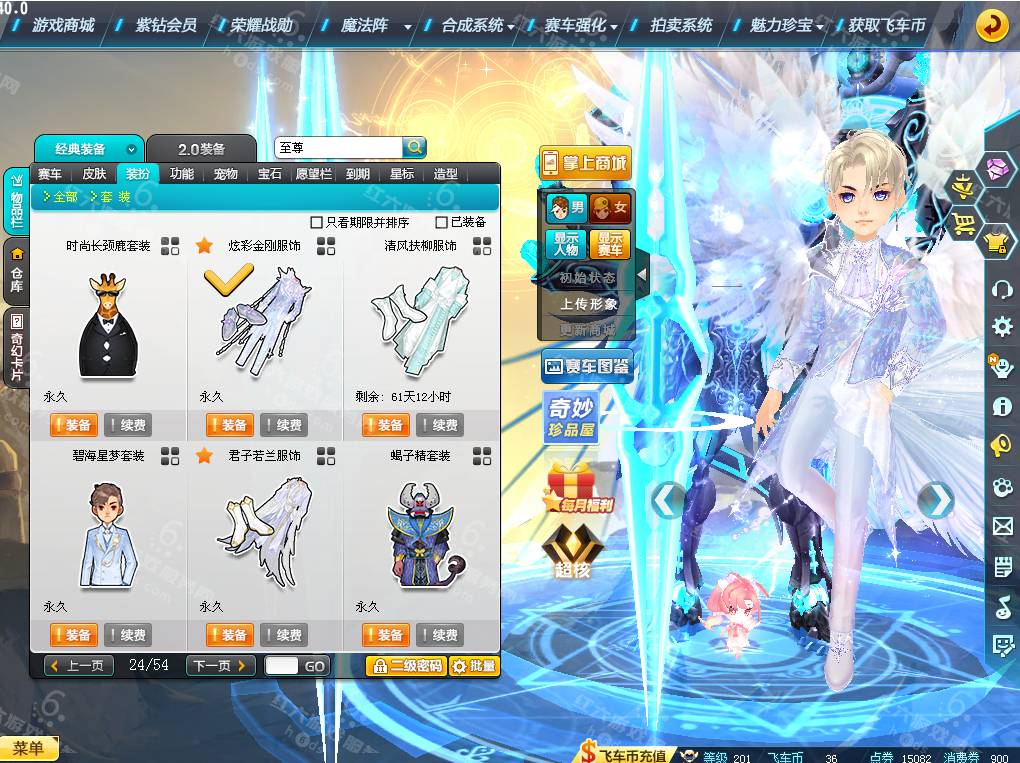This screenshot has width=1020, height=763.
Task: Switch to the 2.0装备 tab
Action: pos(202,149)
